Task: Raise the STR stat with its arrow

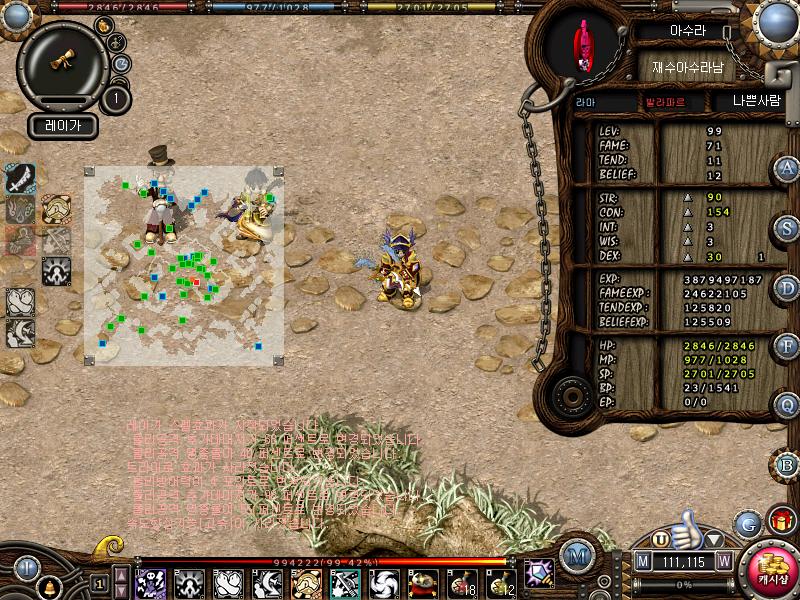Action: (687, 198)
